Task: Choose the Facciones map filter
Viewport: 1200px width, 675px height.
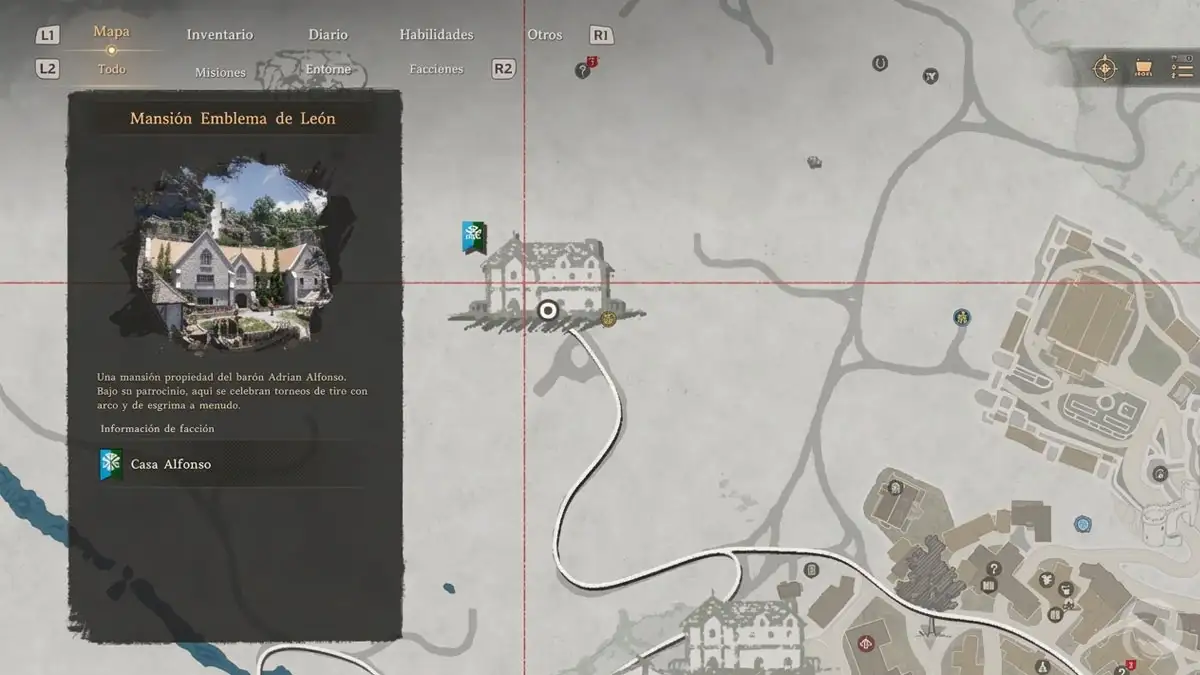Action: (436, 70)
